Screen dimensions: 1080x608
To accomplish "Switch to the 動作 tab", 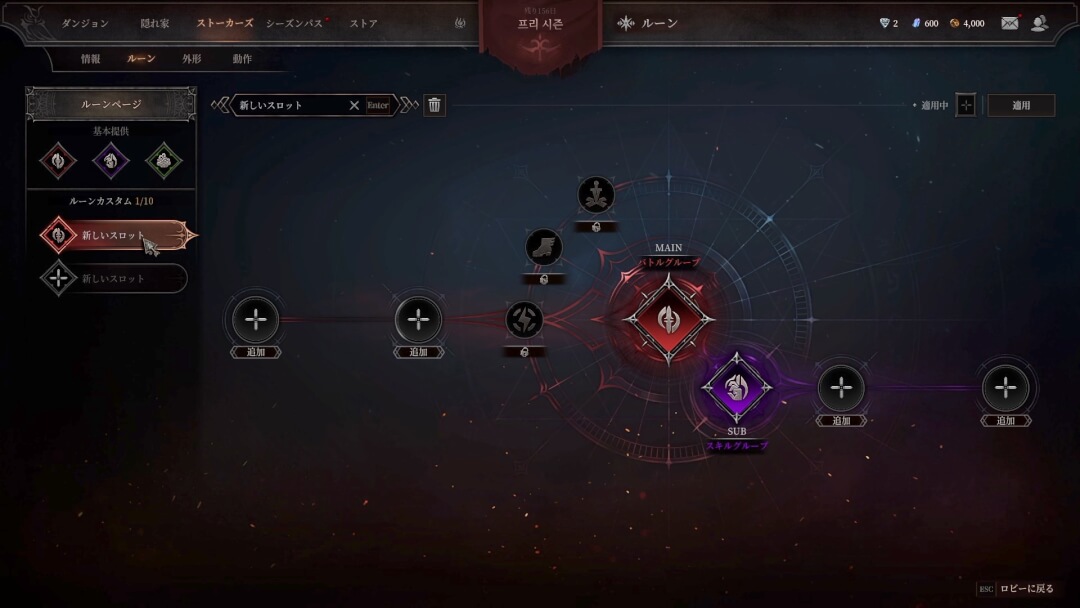I will pos(242,59).
